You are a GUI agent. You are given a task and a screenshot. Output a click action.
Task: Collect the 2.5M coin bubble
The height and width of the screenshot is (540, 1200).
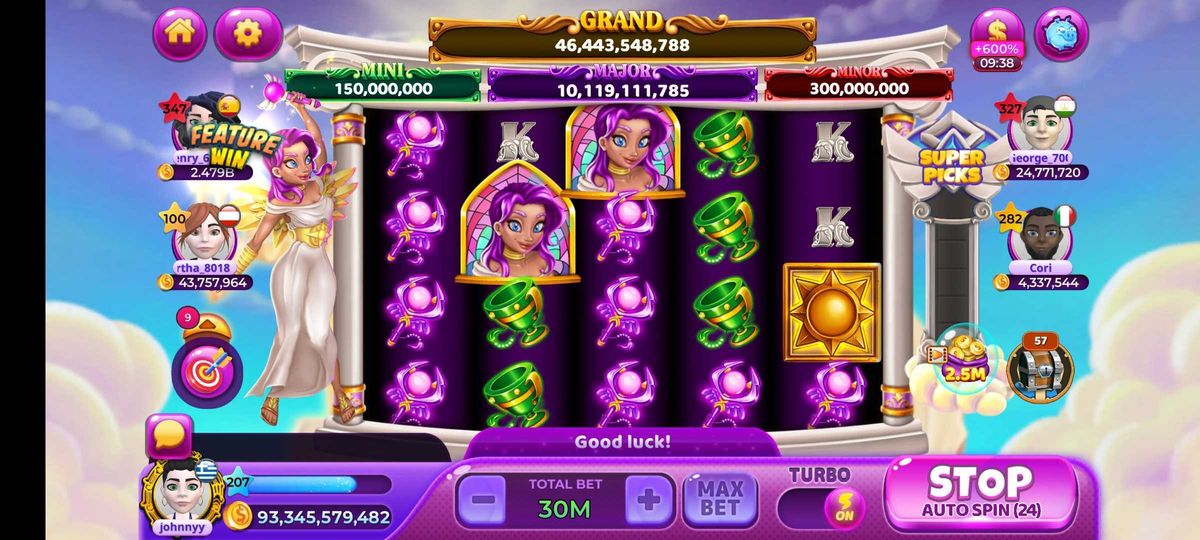(962, 360)
